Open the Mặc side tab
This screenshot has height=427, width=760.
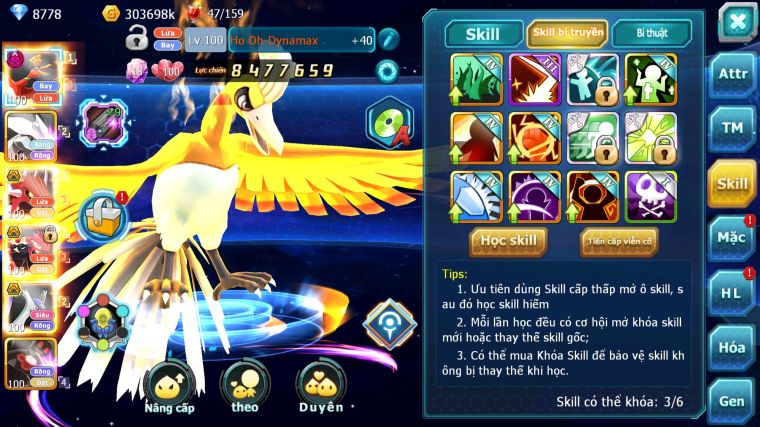733,238
